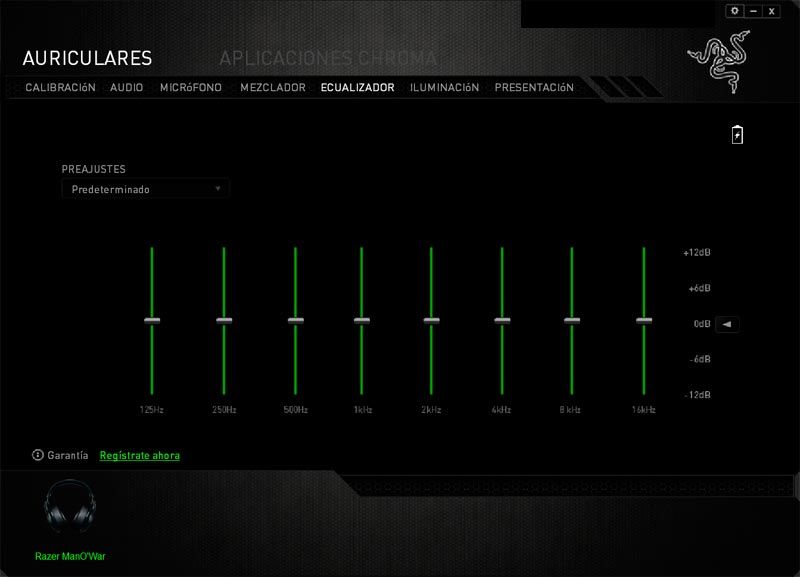Open the Presentación tab
The width and height of the screenshot is (800, 577).
click(534, 87)
